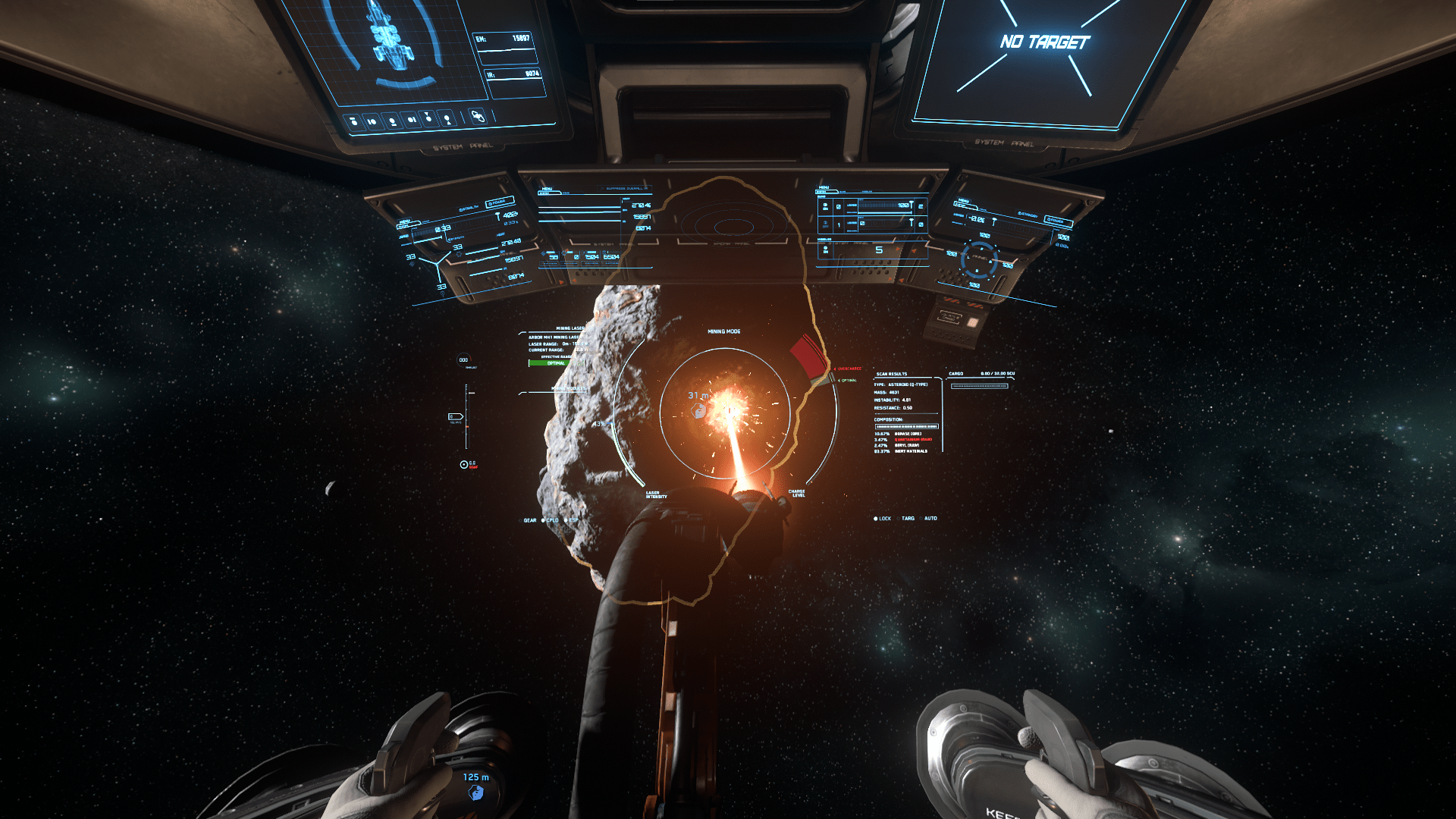Viewport: 1456px width, 819px height.
Task: Select the Power button beside Standby
Action: tap(1057, 221)
